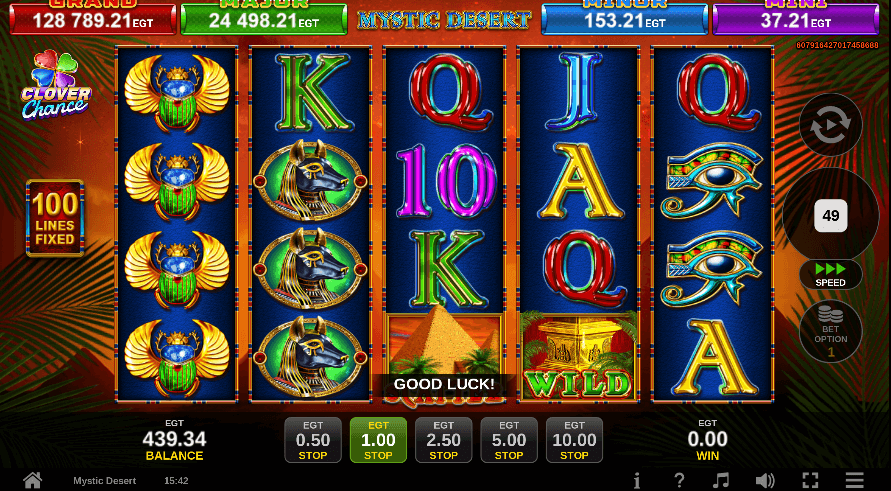The height and width of the screenshot is (491, 891).
Task: Open the paytable info icon
Action: 637,480
